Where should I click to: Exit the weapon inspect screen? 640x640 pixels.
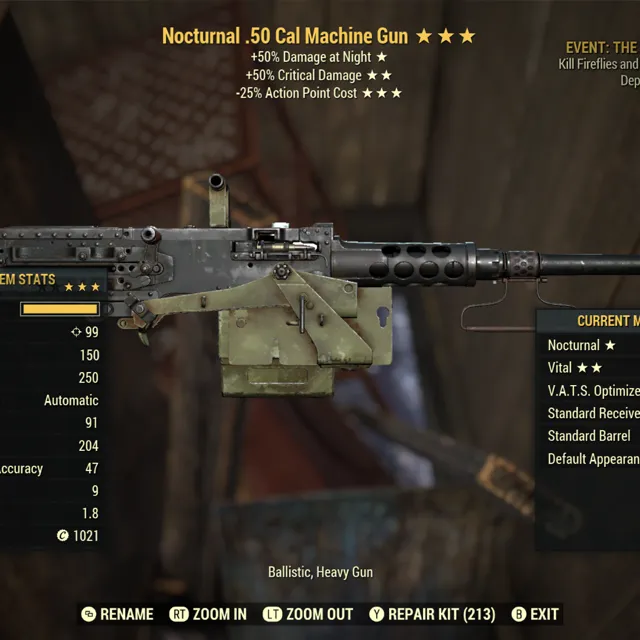[x=535, y=614]
